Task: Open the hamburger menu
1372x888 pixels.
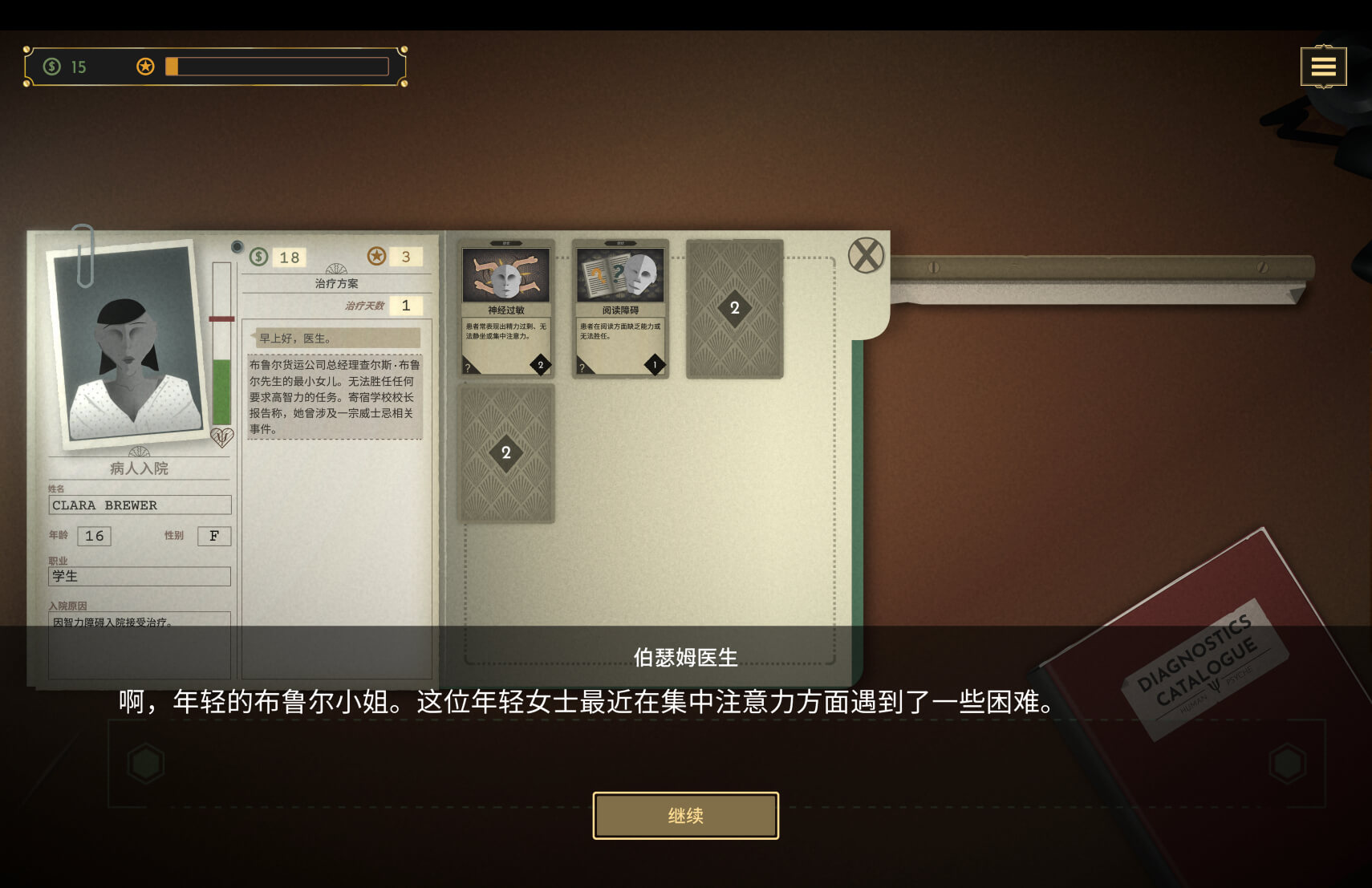Action: point(1322,67)
